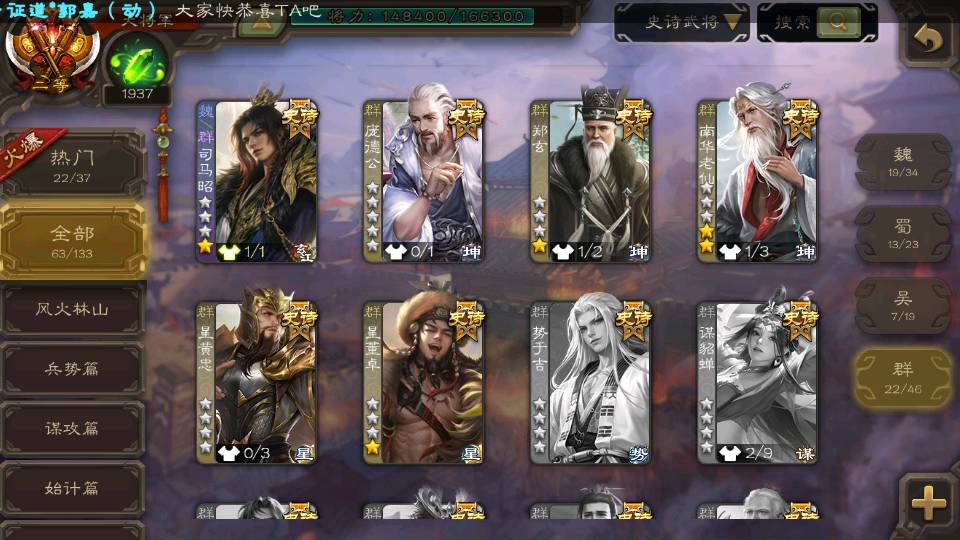Click the gold plus button
The width and height of the screenshot is (960, 540).
929,502
